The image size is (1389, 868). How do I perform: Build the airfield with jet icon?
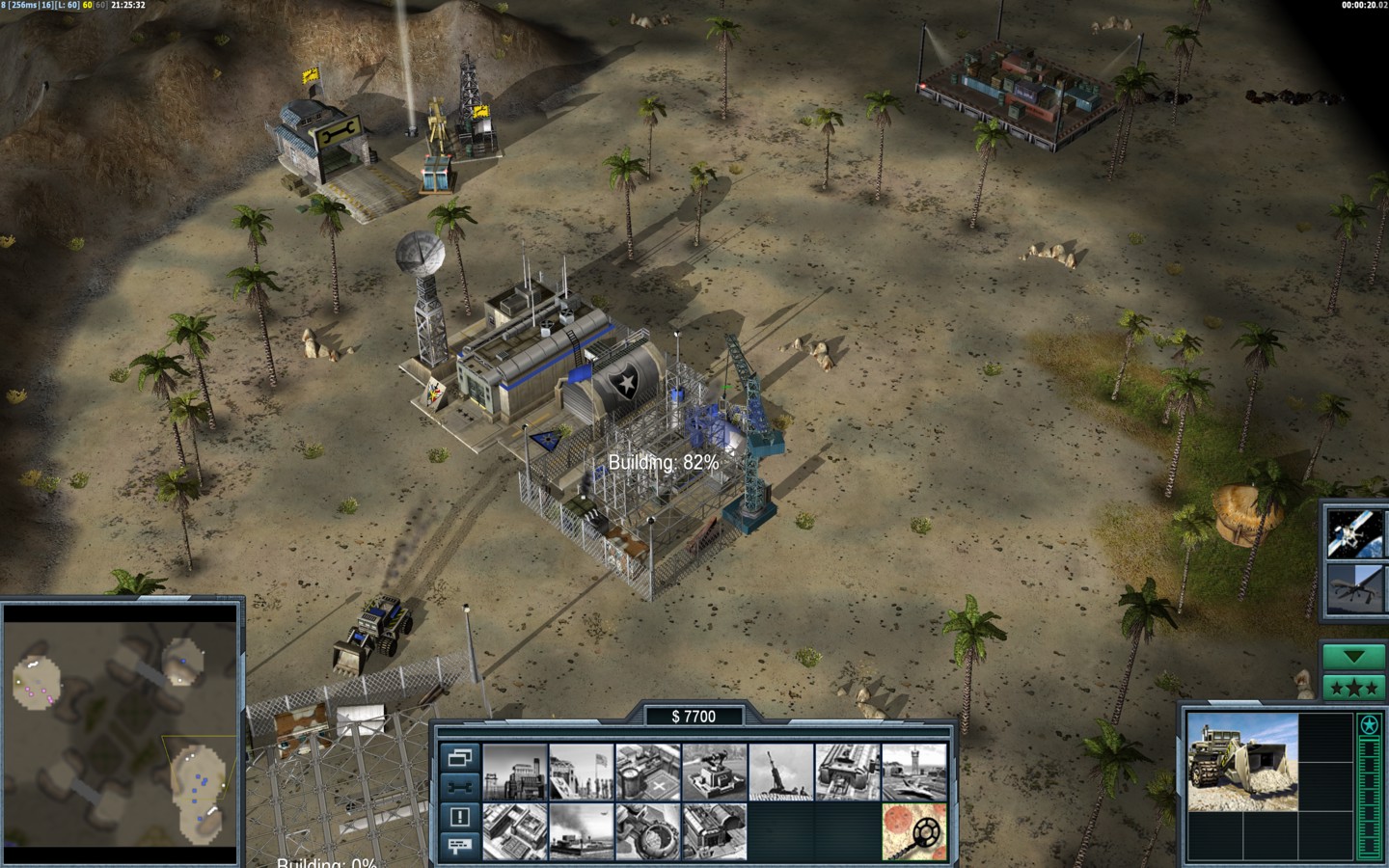[914, 771]
